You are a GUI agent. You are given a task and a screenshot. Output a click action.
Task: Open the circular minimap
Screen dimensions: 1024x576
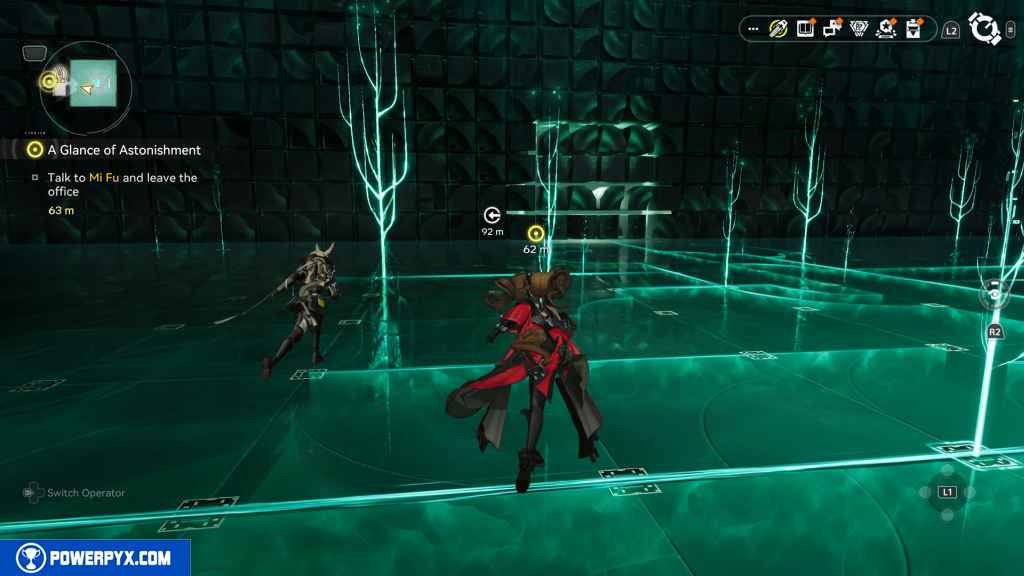[x=82, y=82]
